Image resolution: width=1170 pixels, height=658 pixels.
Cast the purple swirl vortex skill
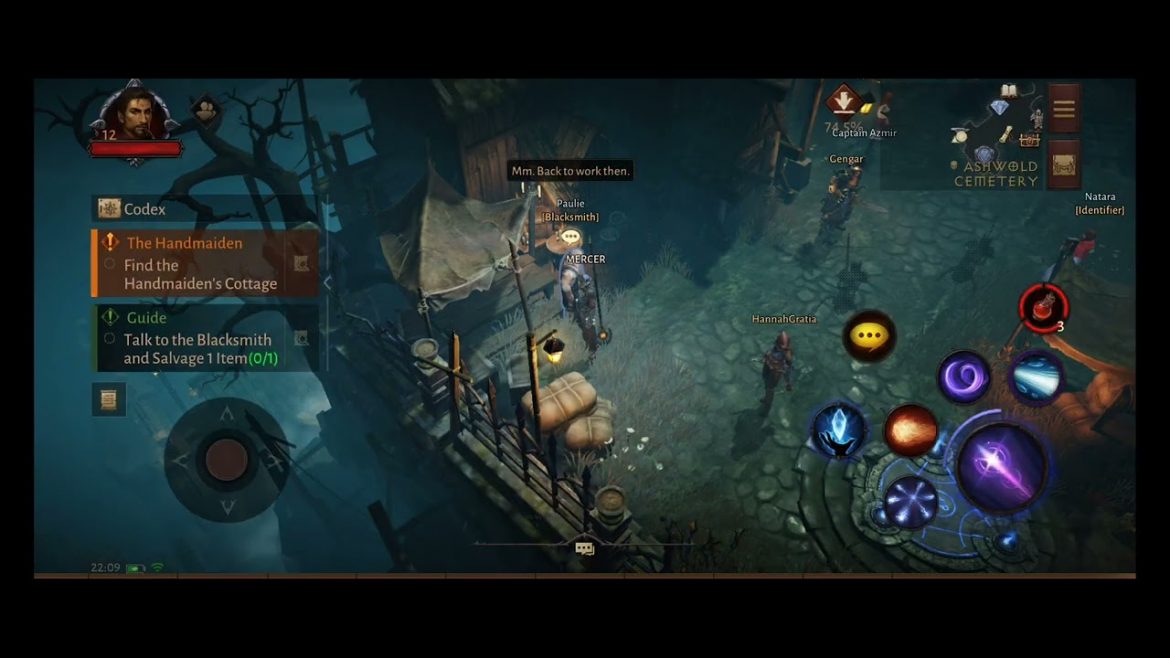click(963, 378)
